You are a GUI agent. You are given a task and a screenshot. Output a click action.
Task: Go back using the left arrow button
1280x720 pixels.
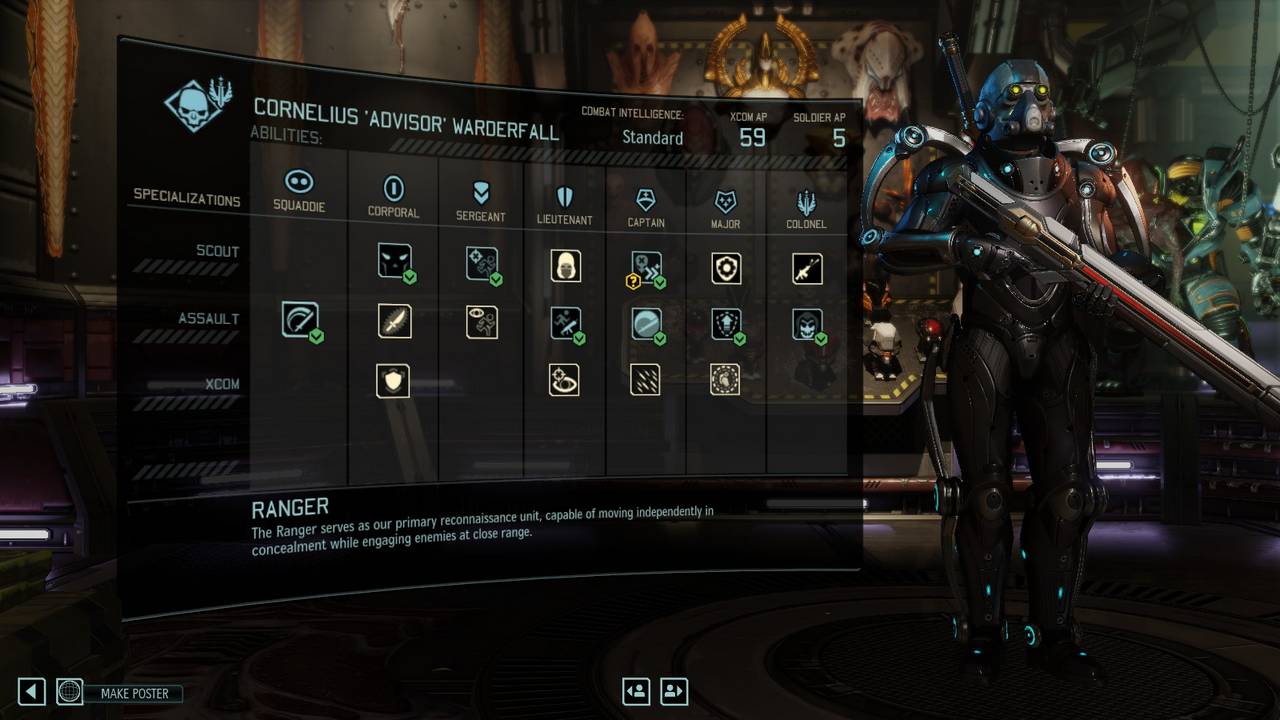coord(32,691)
